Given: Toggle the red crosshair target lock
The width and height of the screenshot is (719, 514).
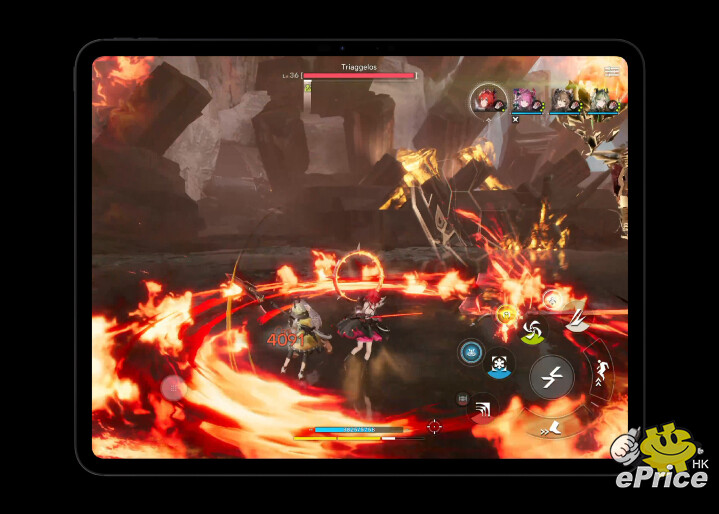Looking at the screenshot, I should pyautogui.click(x=434, y=427).
